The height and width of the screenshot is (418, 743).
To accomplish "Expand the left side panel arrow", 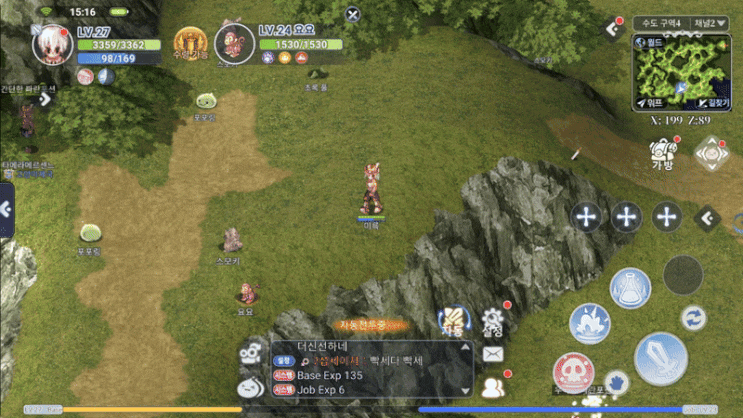I will [x=6, y=209].
